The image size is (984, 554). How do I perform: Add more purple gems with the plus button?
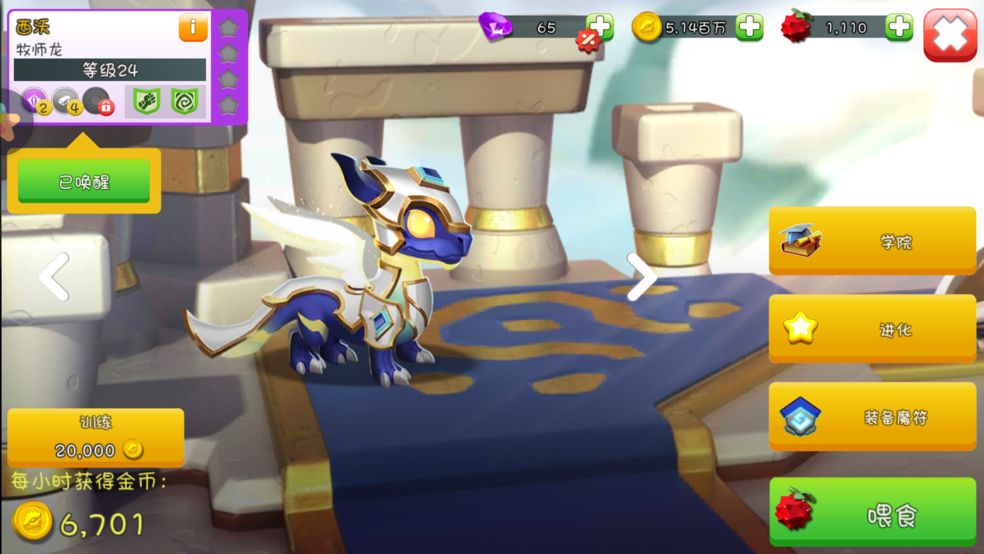point(600,27)
